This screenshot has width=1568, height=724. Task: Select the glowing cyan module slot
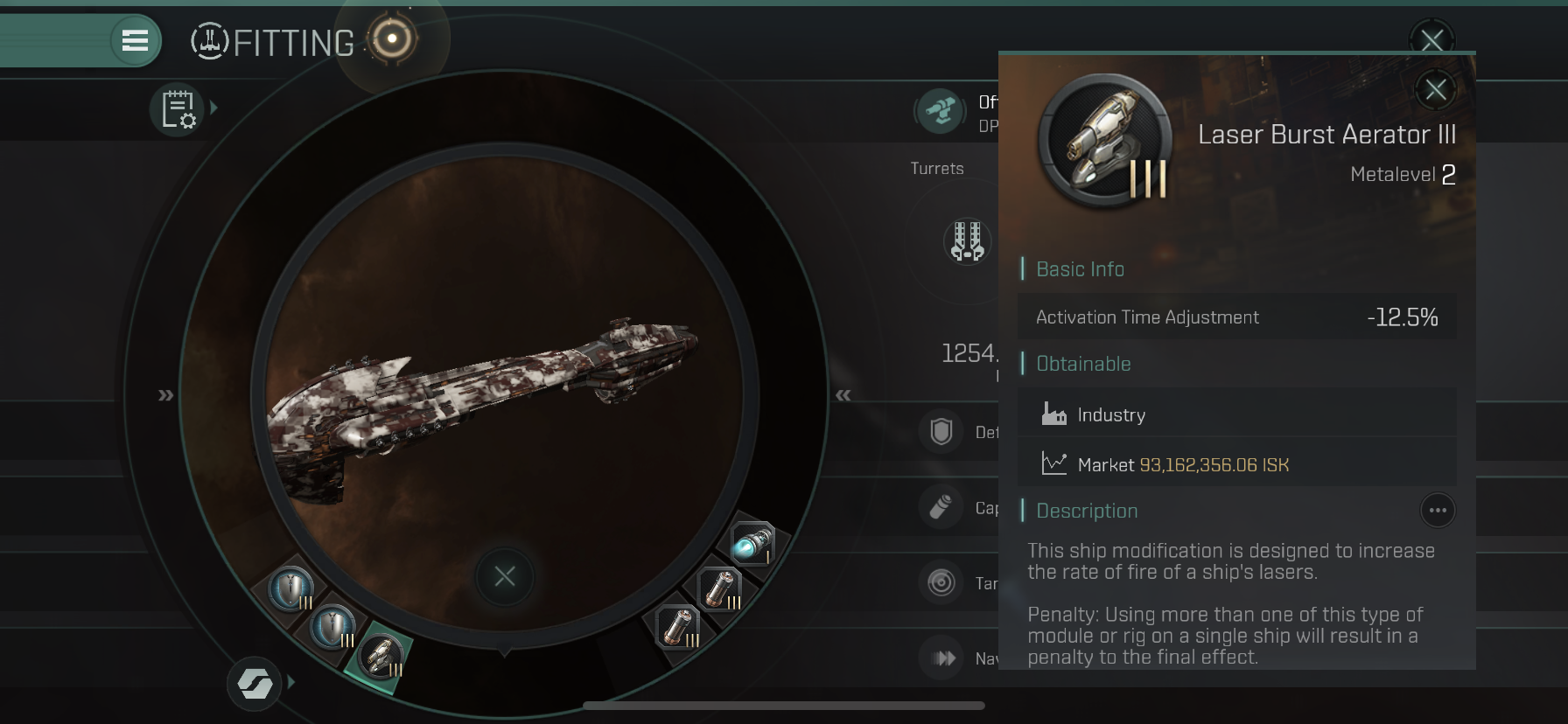coord(752,544)
